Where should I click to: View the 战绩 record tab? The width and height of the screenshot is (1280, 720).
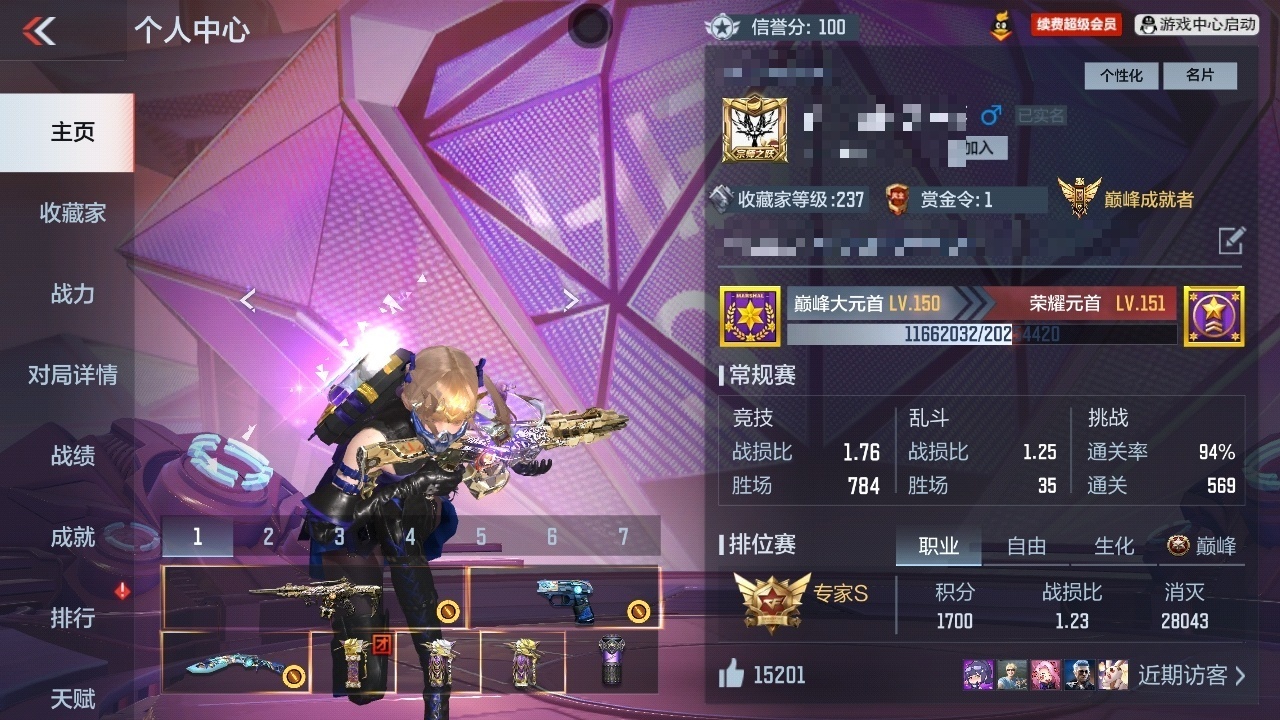tap(72, 456)
